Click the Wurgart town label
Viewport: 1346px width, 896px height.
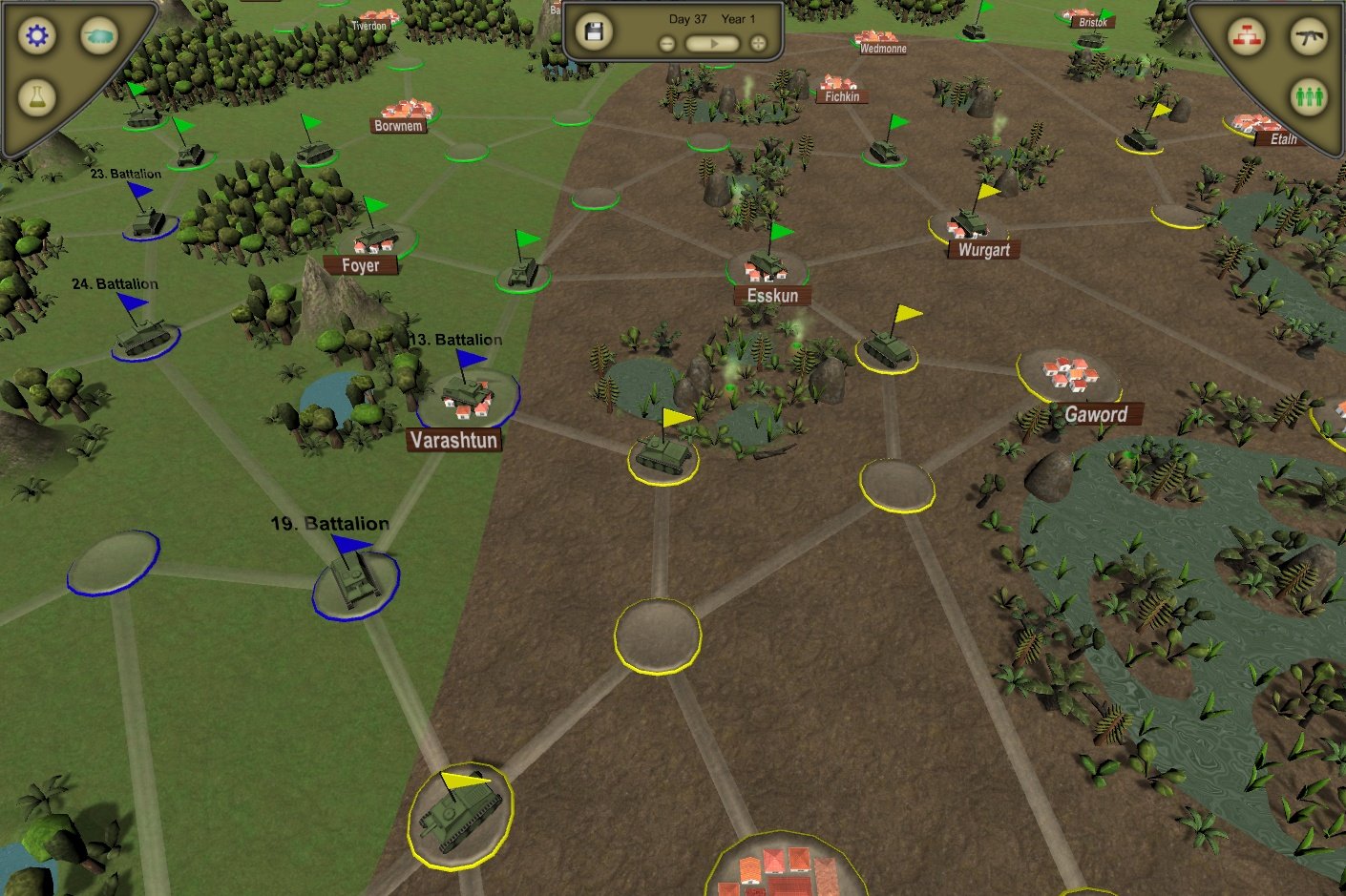pyautogui.click(x=982, y=248)
